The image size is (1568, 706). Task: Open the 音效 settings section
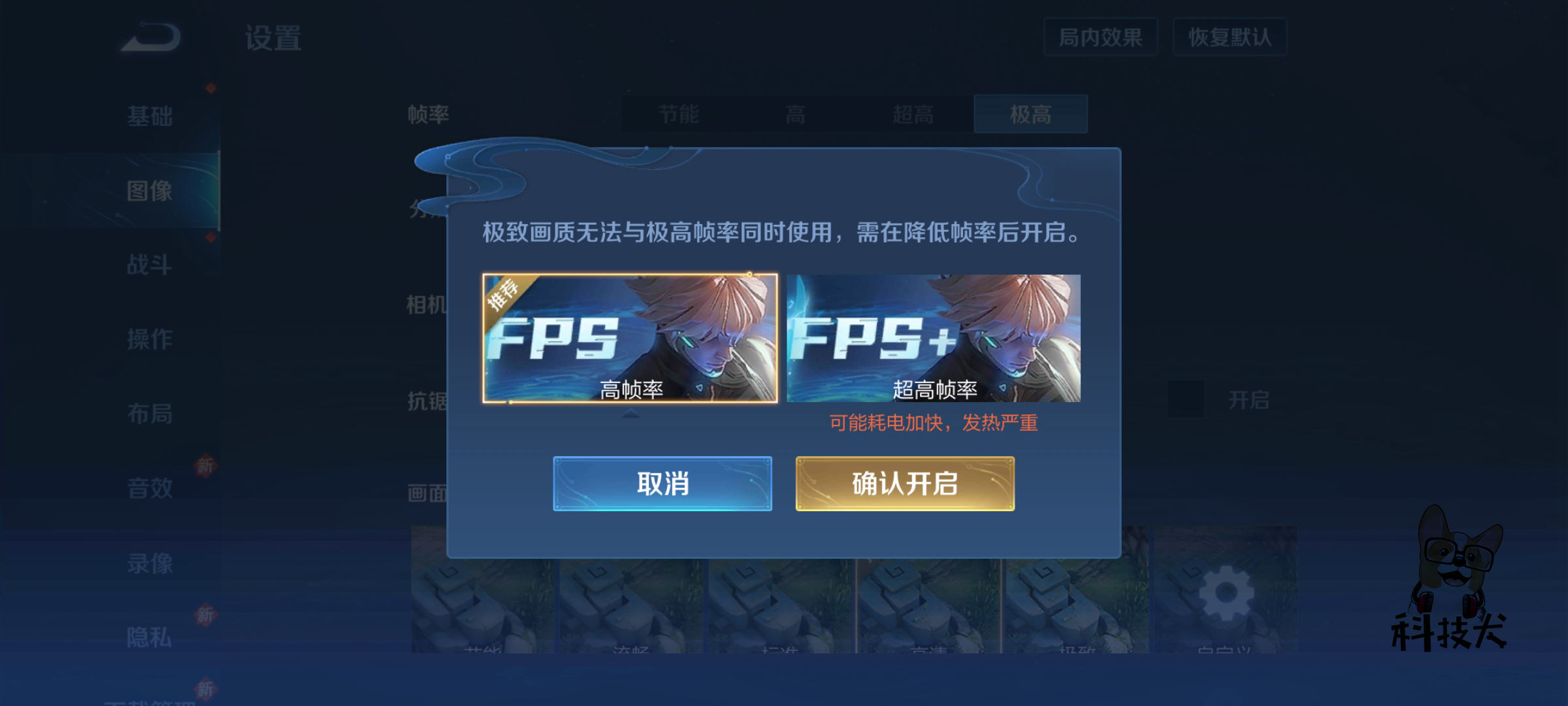tap(149, 487)
